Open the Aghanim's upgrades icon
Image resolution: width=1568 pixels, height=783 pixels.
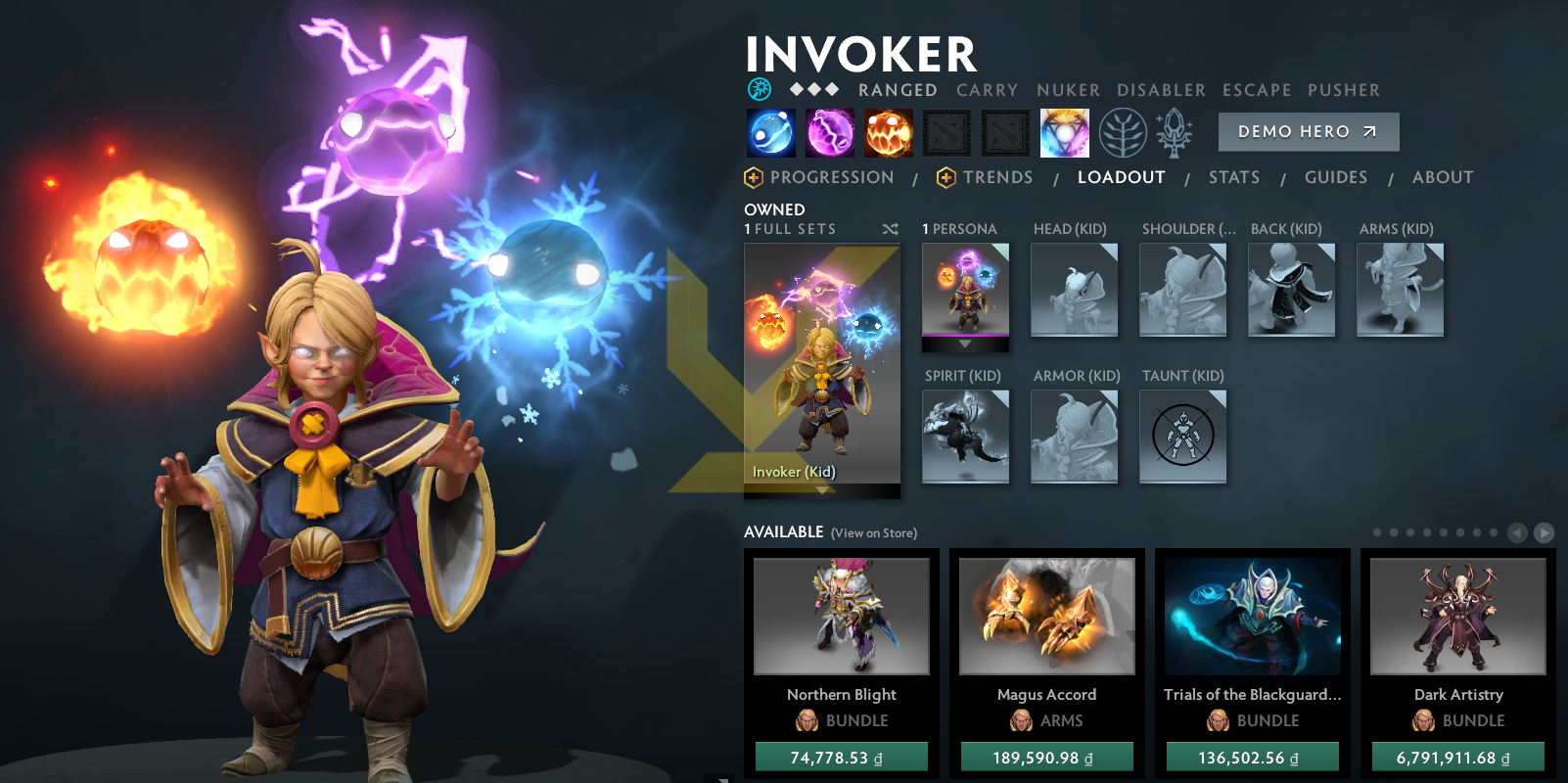(1175, 132)
